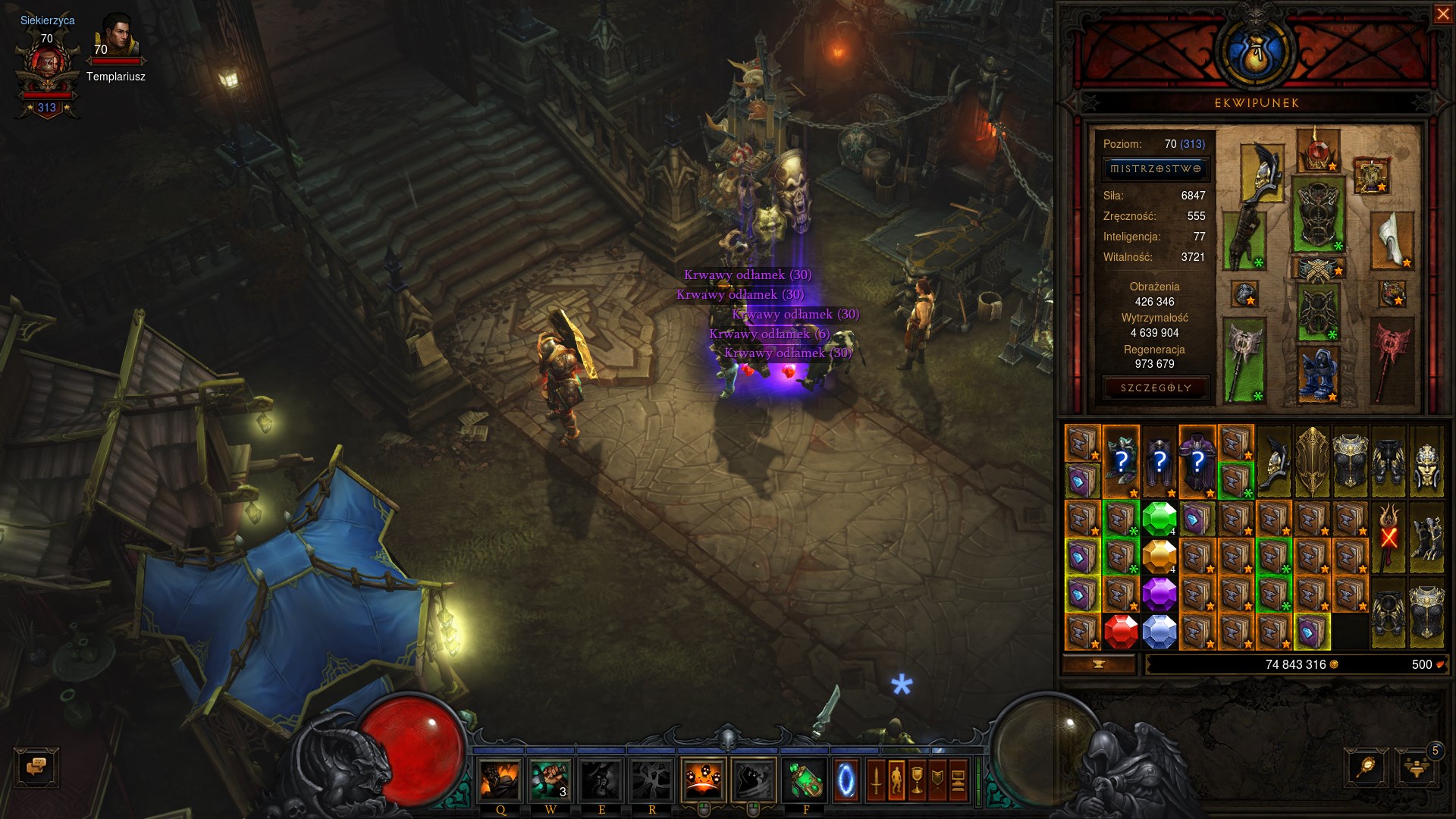This screenshot has height=819, width=1456.
Task: Open the golden hand-mirror button
Action: 1366,768
